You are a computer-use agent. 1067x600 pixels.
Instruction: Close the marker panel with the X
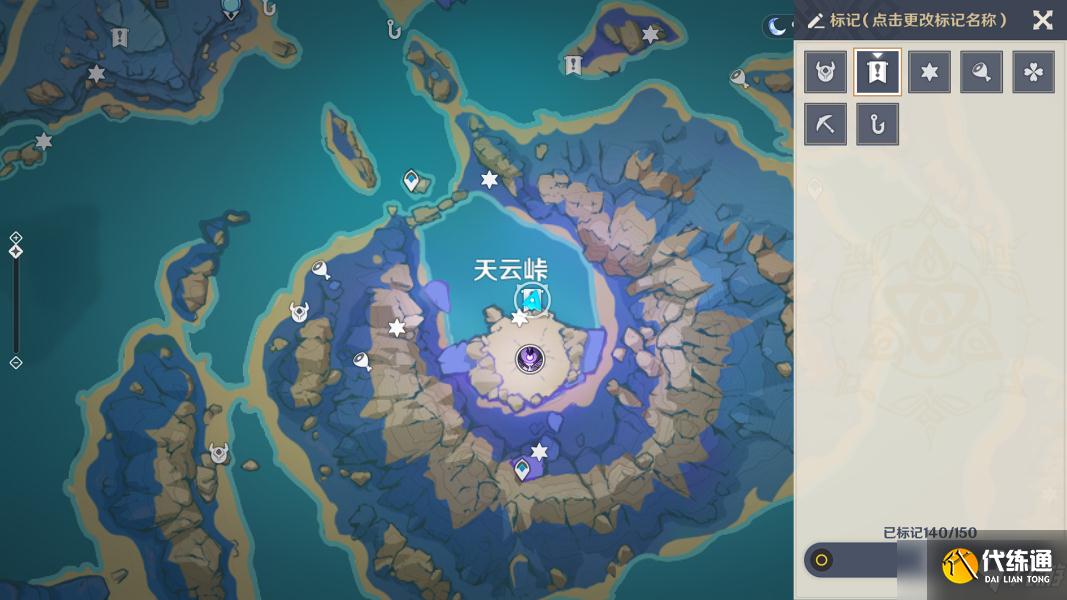[x=1042, y=20]
